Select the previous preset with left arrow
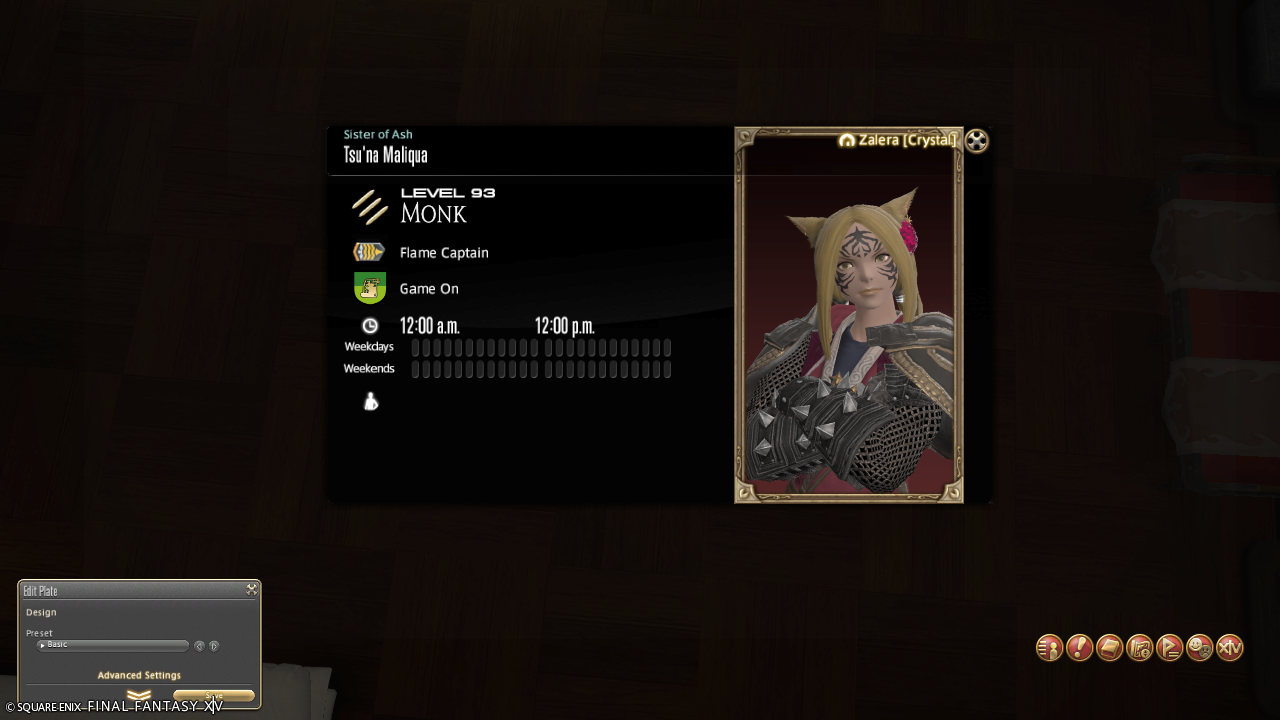The height and width of the screenshot is (720, 1280). point(199,646)
